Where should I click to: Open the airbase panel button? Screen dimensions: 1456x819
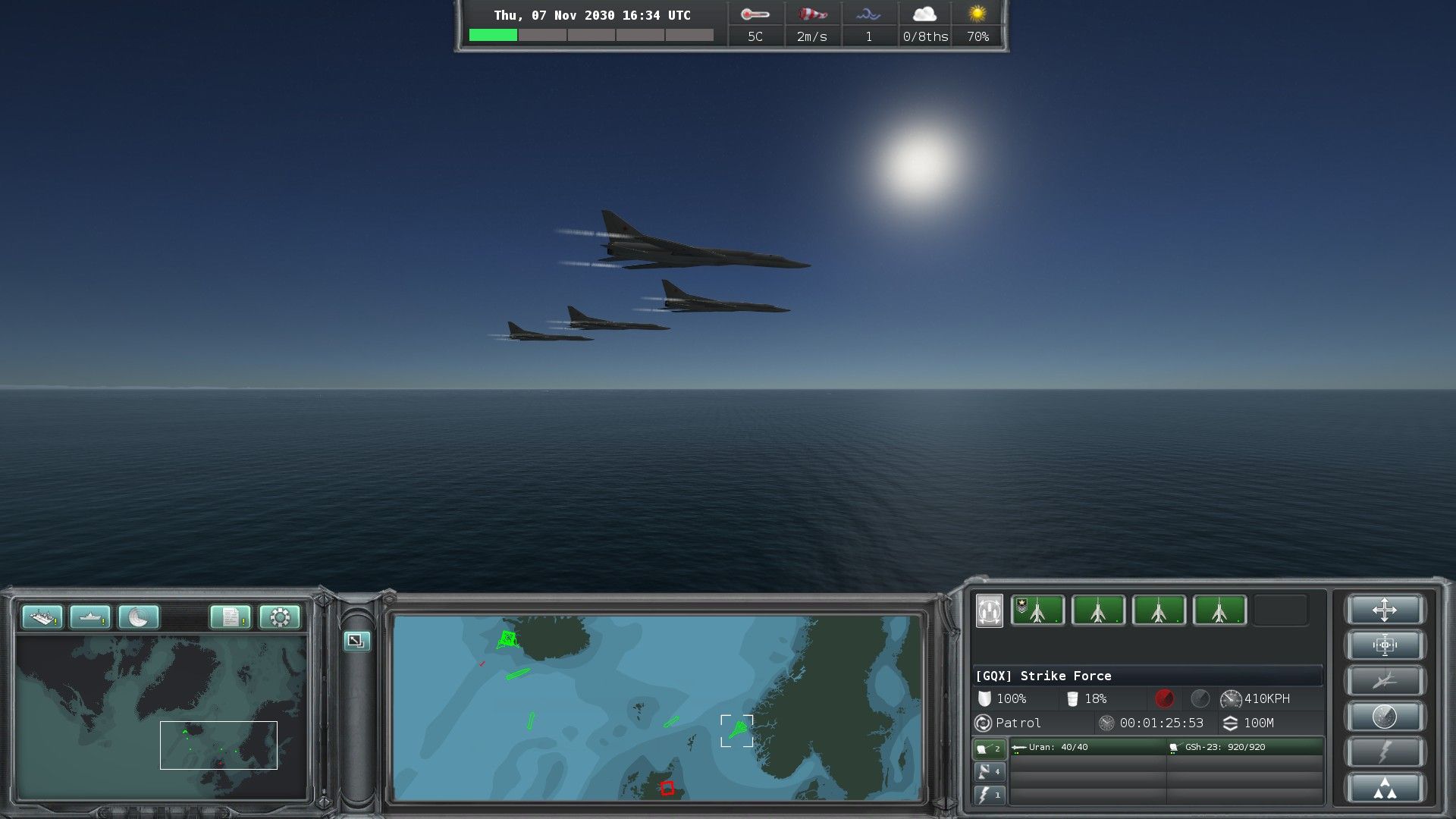(42, 617)
